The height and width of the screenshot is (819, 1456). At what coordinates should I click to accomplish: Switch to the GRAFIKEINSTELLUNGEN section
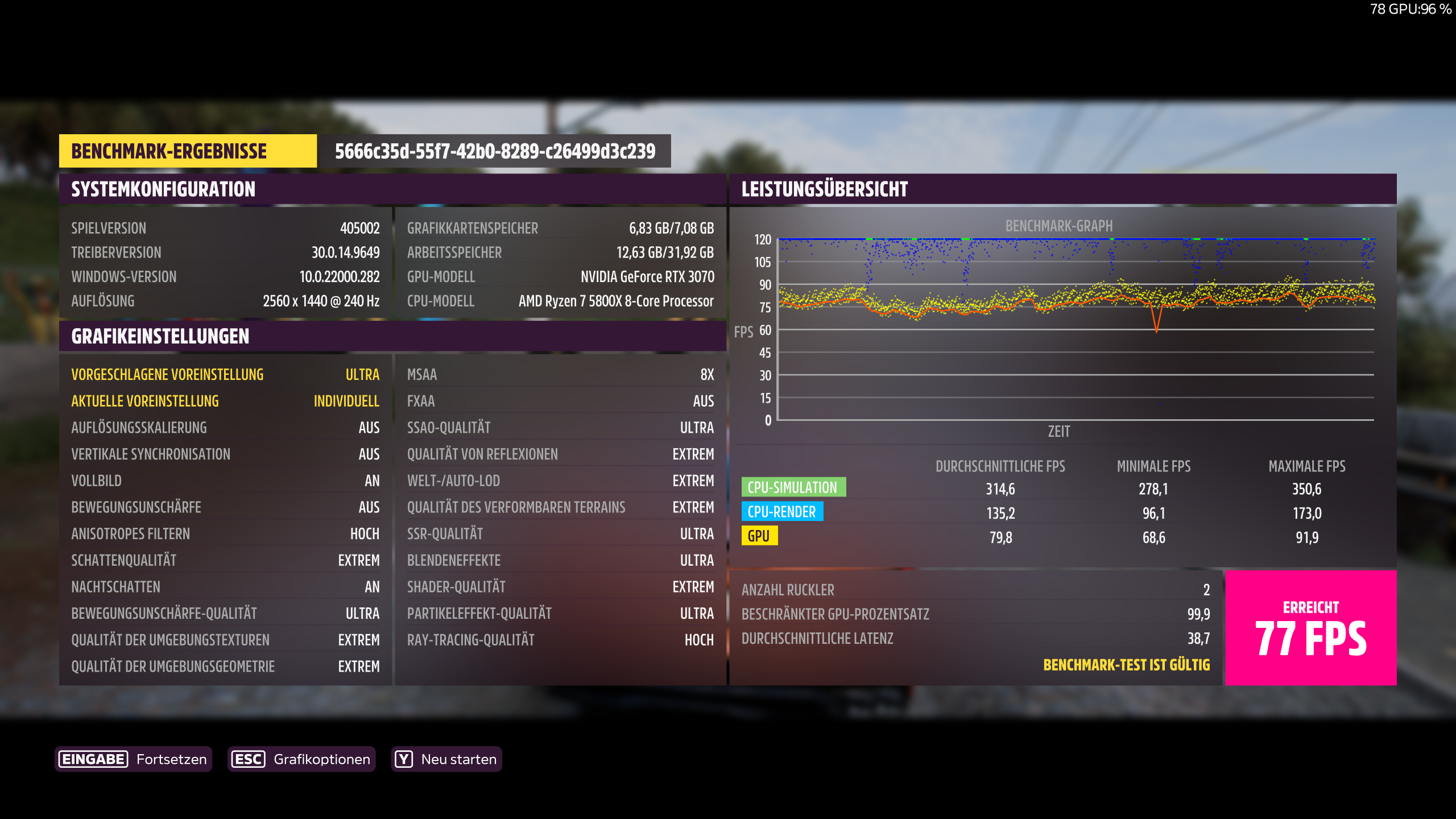click(x=160, y=336)
